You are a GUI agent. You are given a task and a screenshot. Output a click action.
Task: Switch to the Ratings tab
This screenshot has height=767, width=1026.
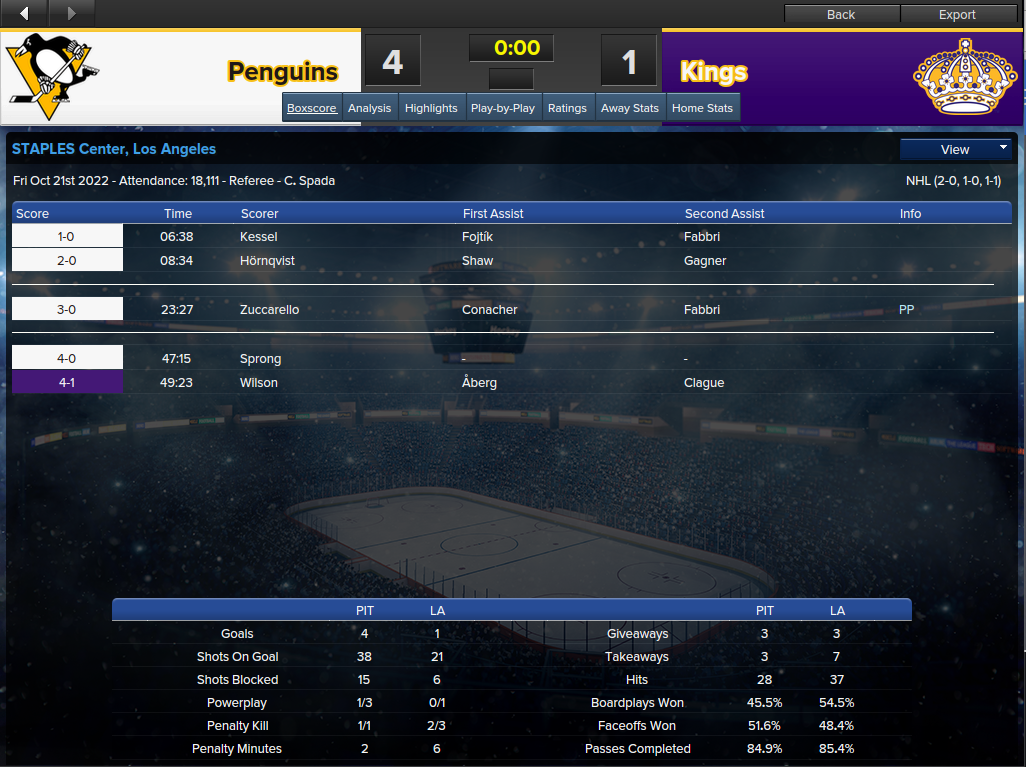click(567, 108)
